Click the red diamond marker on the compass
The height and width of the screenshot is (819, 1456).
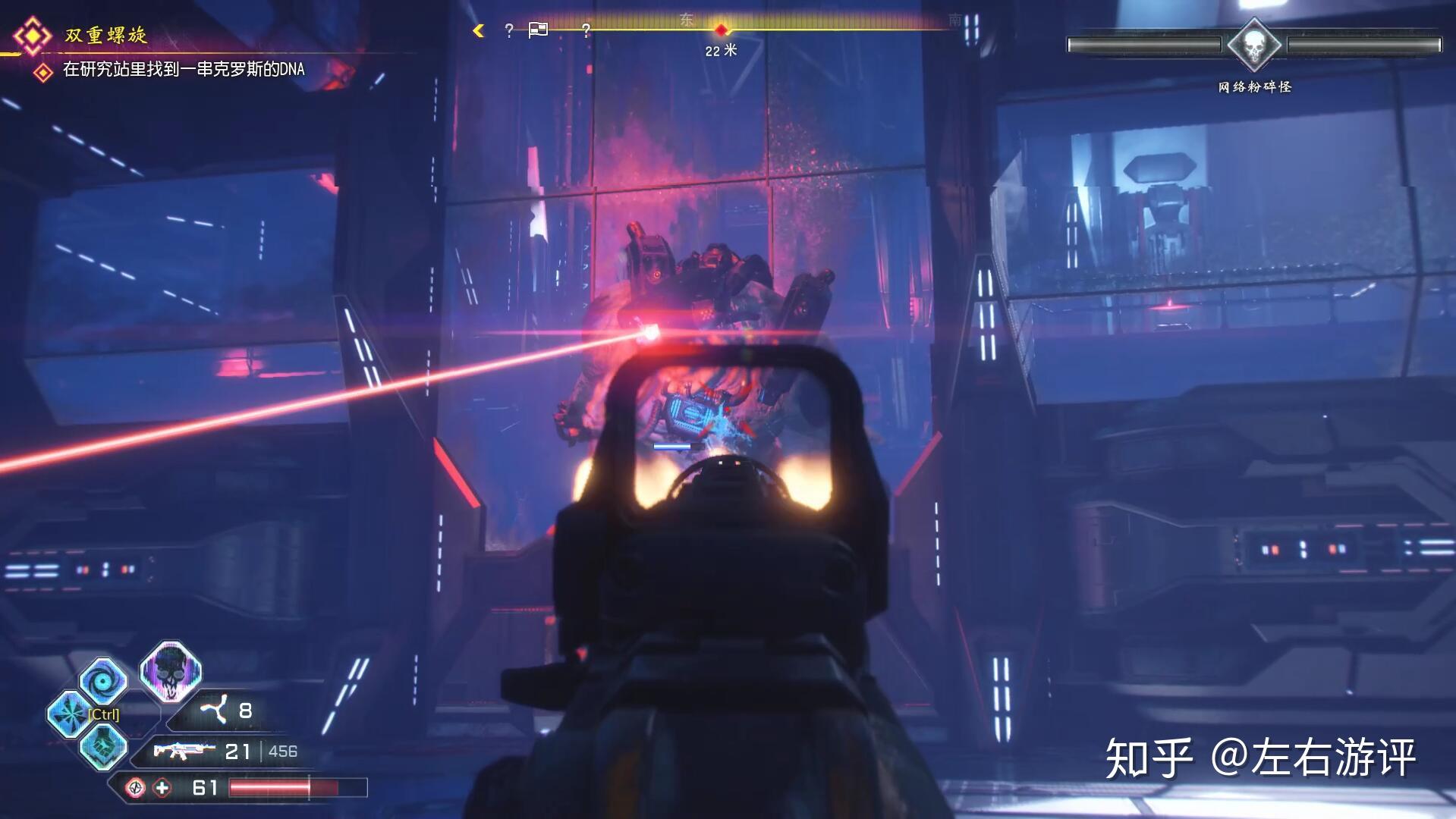click(x=721, y=30)
